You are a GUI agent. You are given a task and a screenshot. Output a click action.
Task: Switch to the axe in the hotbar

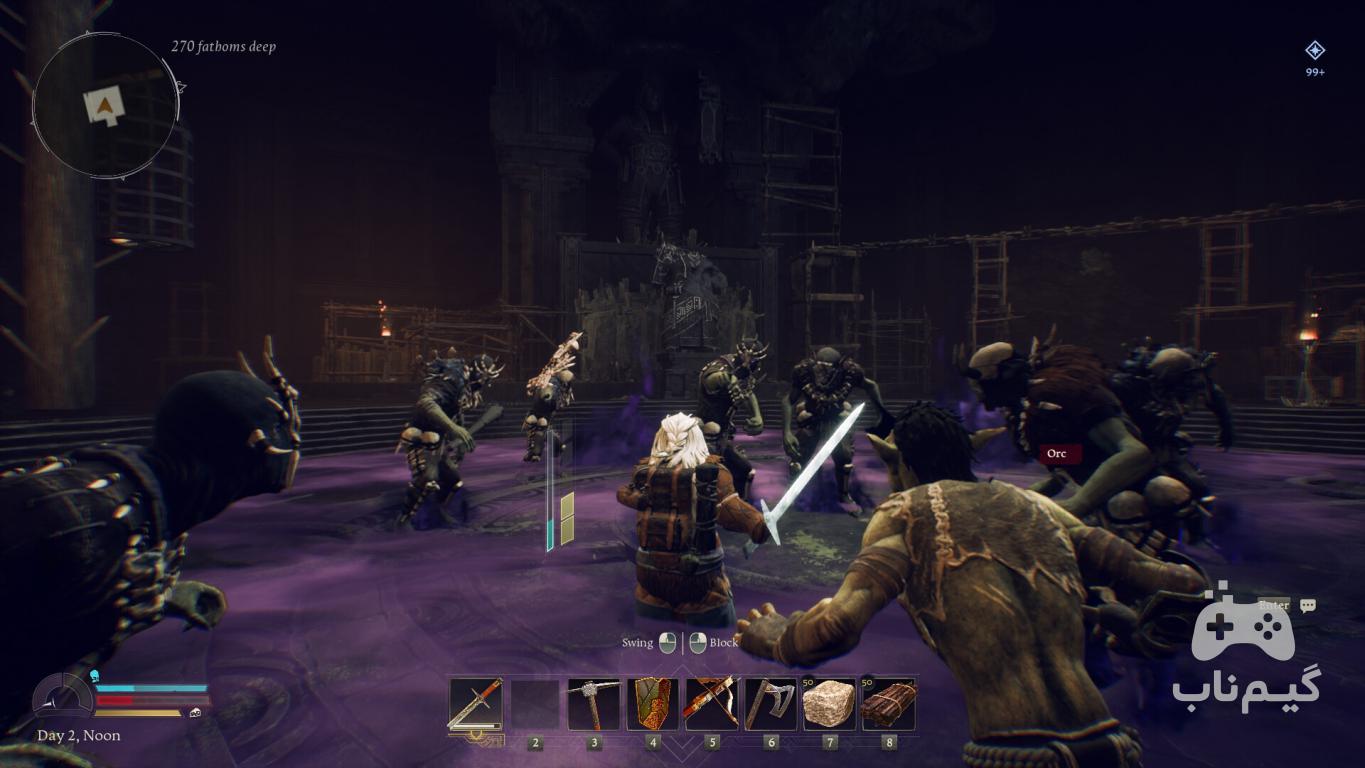770,704
